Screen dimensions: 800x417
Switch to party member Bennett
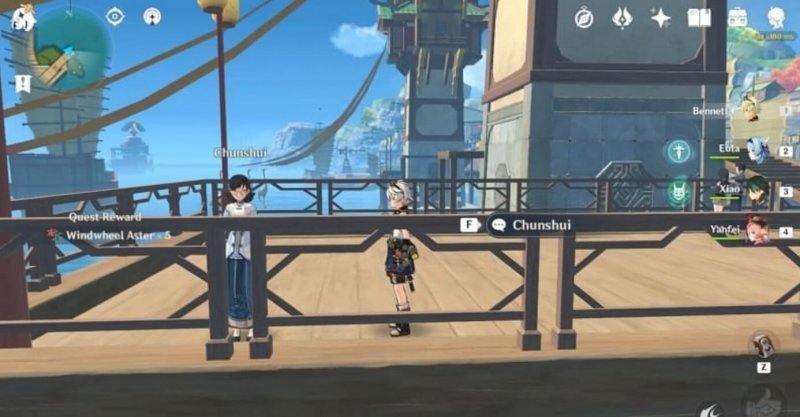coord(752,109)
